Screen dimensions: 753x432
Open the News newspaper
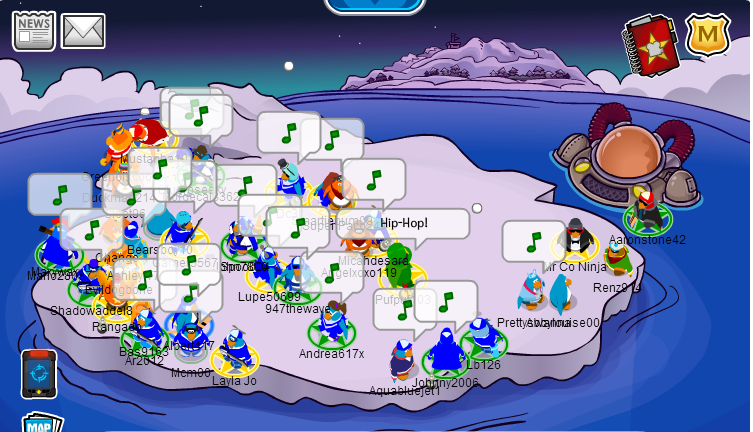coord(33,30)
